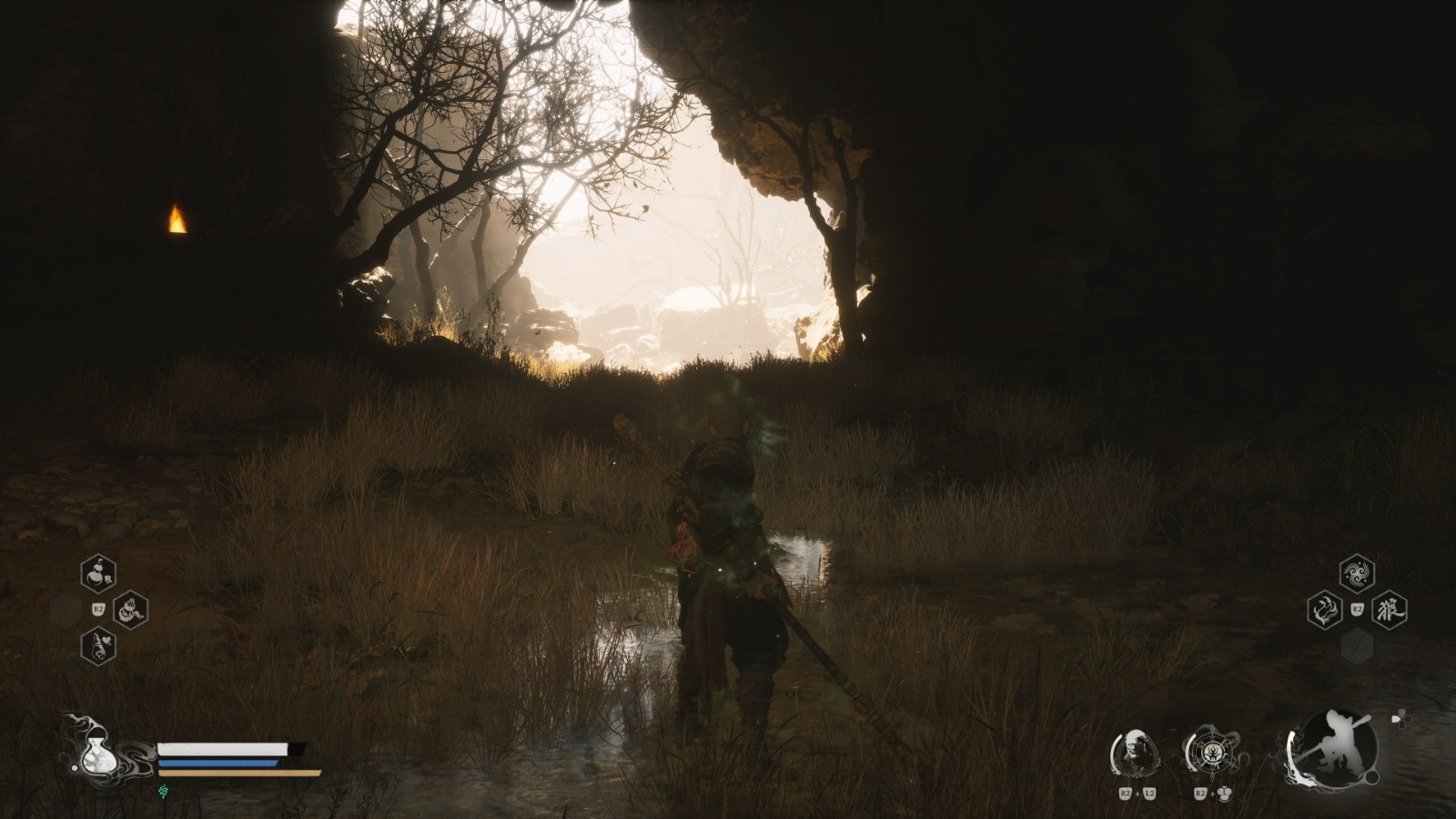1456x819 pixels.
Task: Toggle the green spark indicator under the stamina bar
Action: pyautogui.click(x=163, y=791)
